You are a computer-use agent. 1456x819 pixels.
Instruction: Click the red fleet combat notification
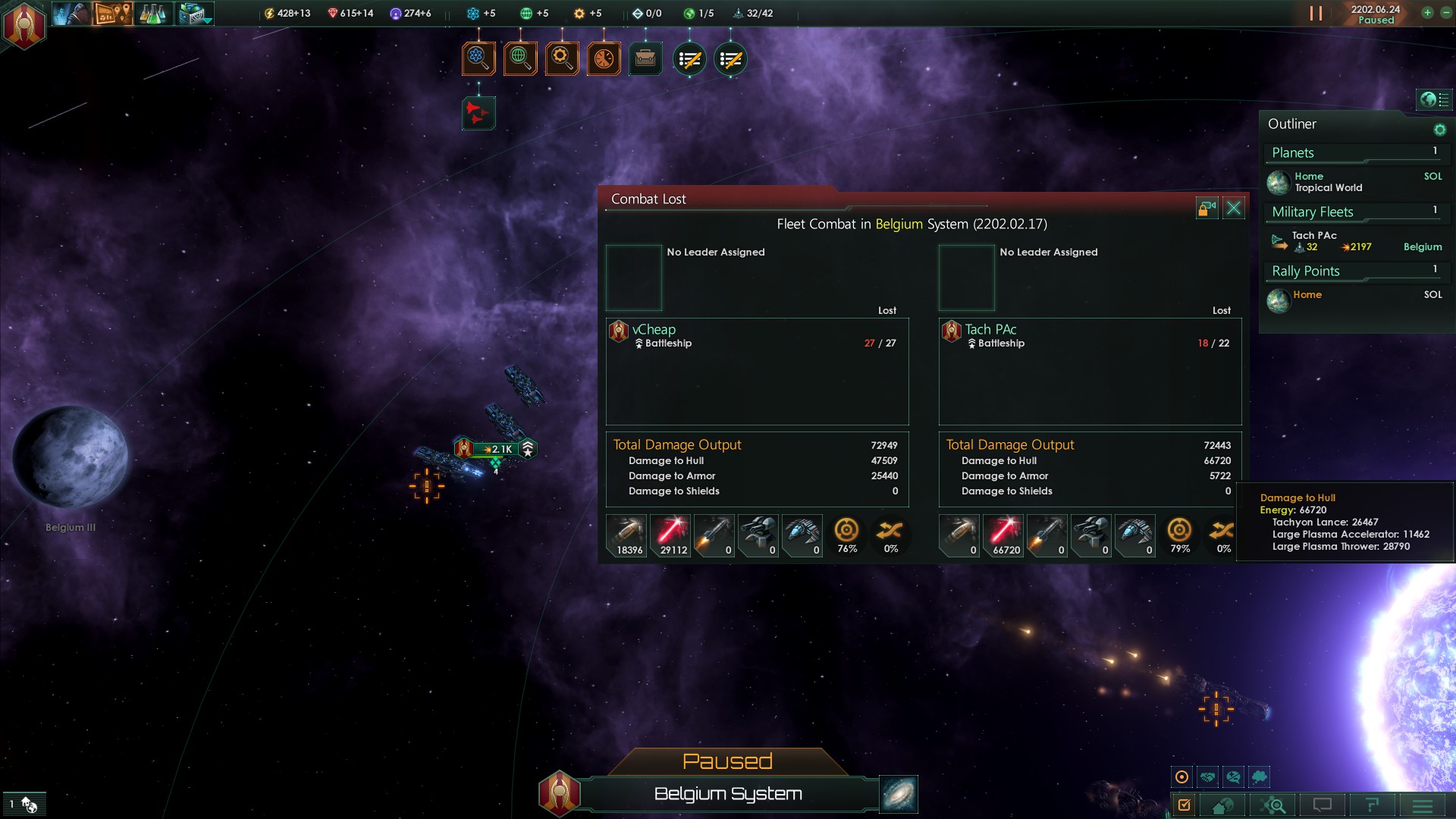pyautogui.click(x=479, y=114)
